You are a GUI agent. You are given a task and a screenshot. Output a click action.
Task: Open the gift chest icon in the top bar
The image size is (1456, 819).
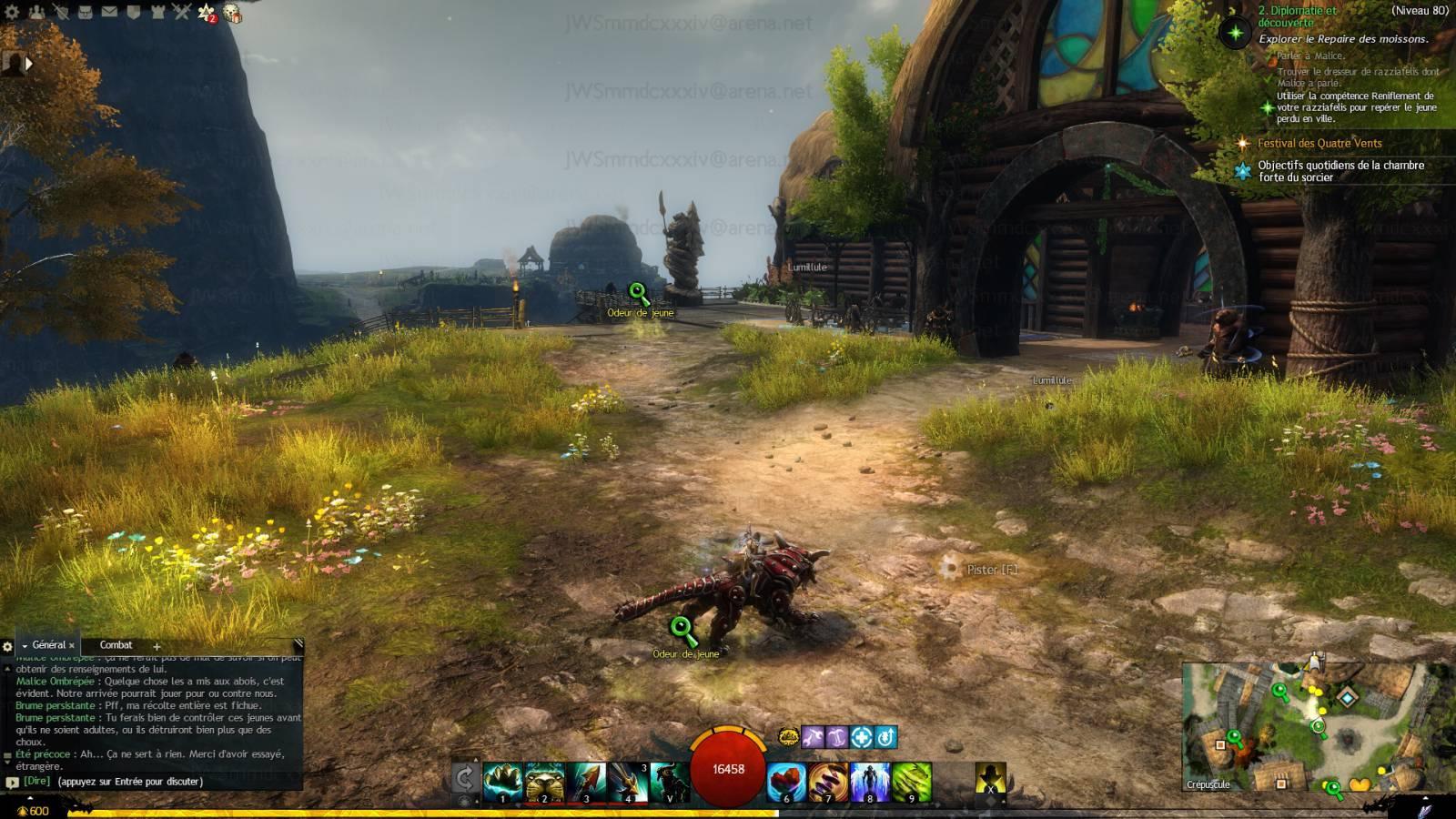232,13
